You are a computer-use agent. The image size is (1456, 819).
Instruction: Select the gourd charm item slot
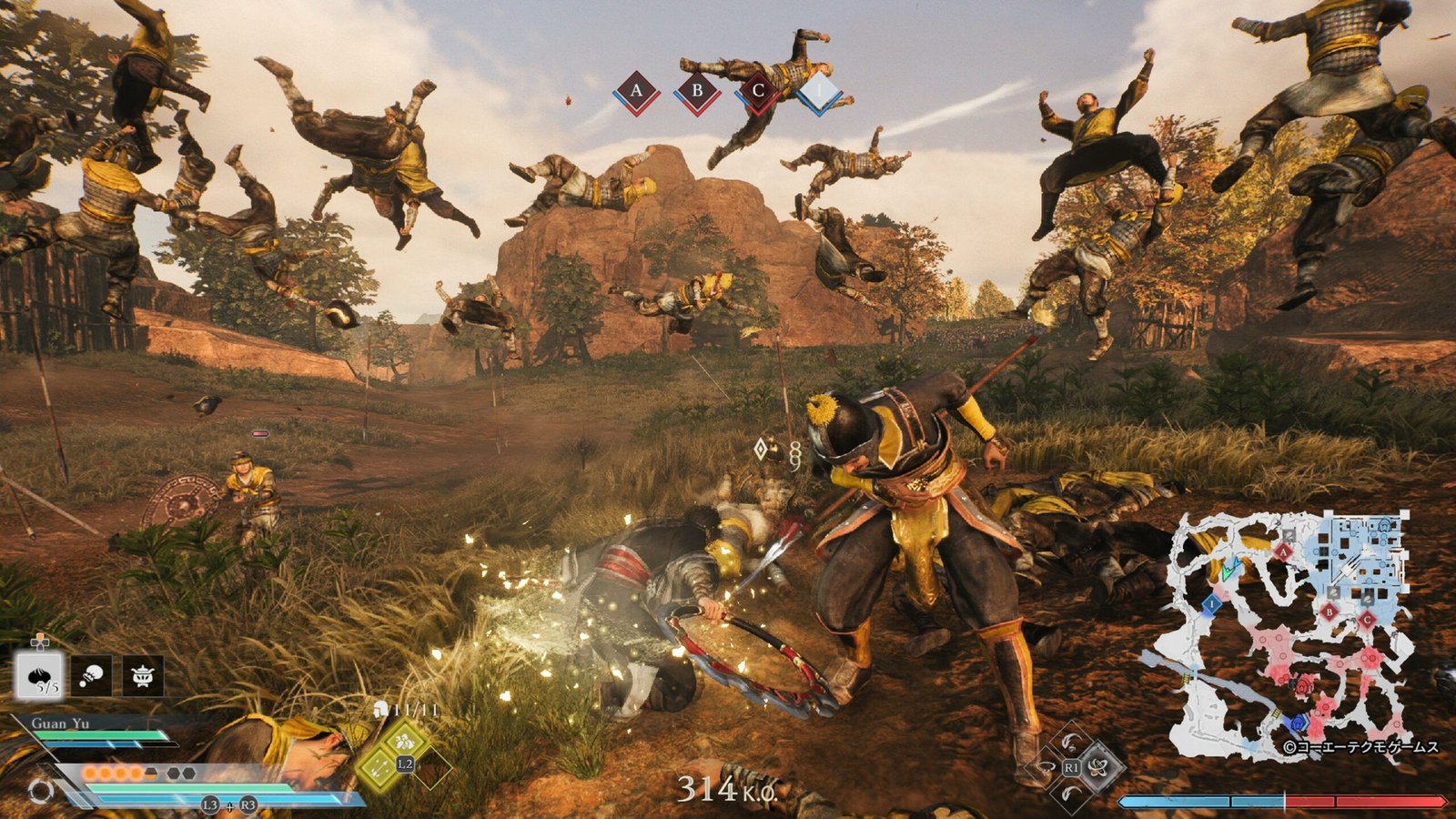tap(92, 675)
